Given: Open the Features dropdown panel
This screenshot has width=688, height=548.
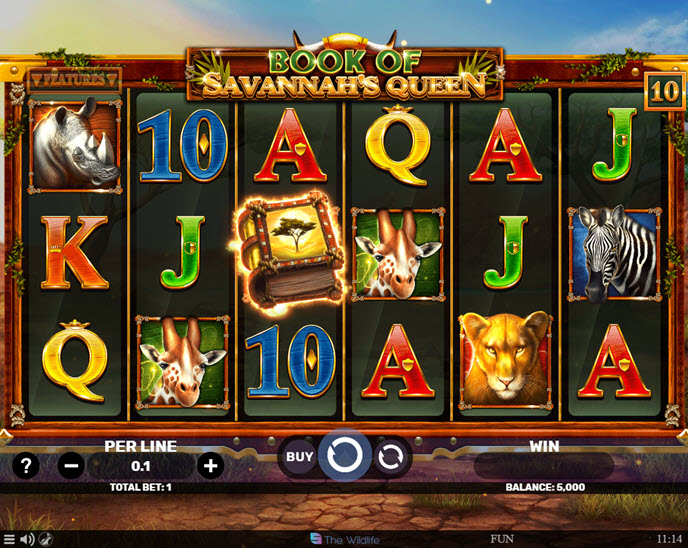Looking at the screenshot, I should click(74, 78).
